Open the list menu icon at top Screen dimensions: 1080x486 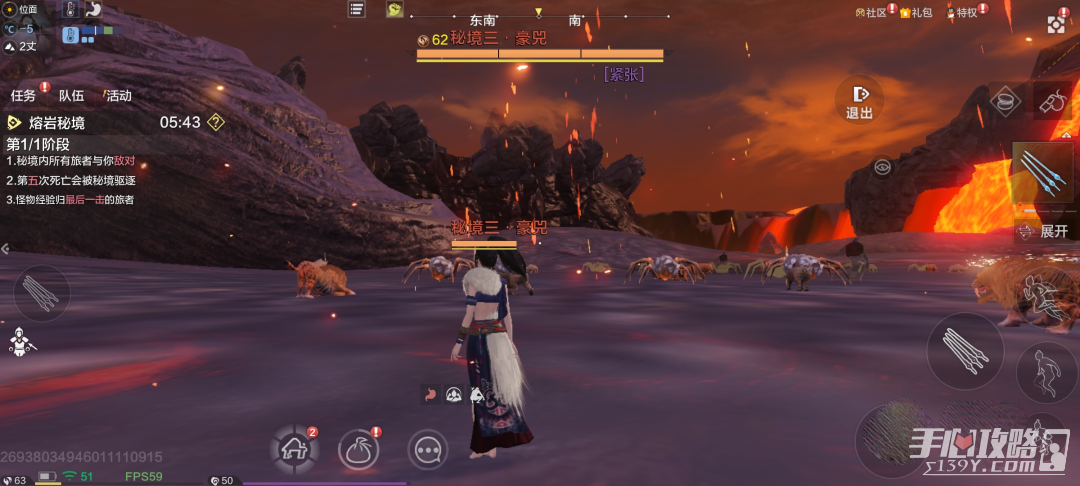click(356, 9)
